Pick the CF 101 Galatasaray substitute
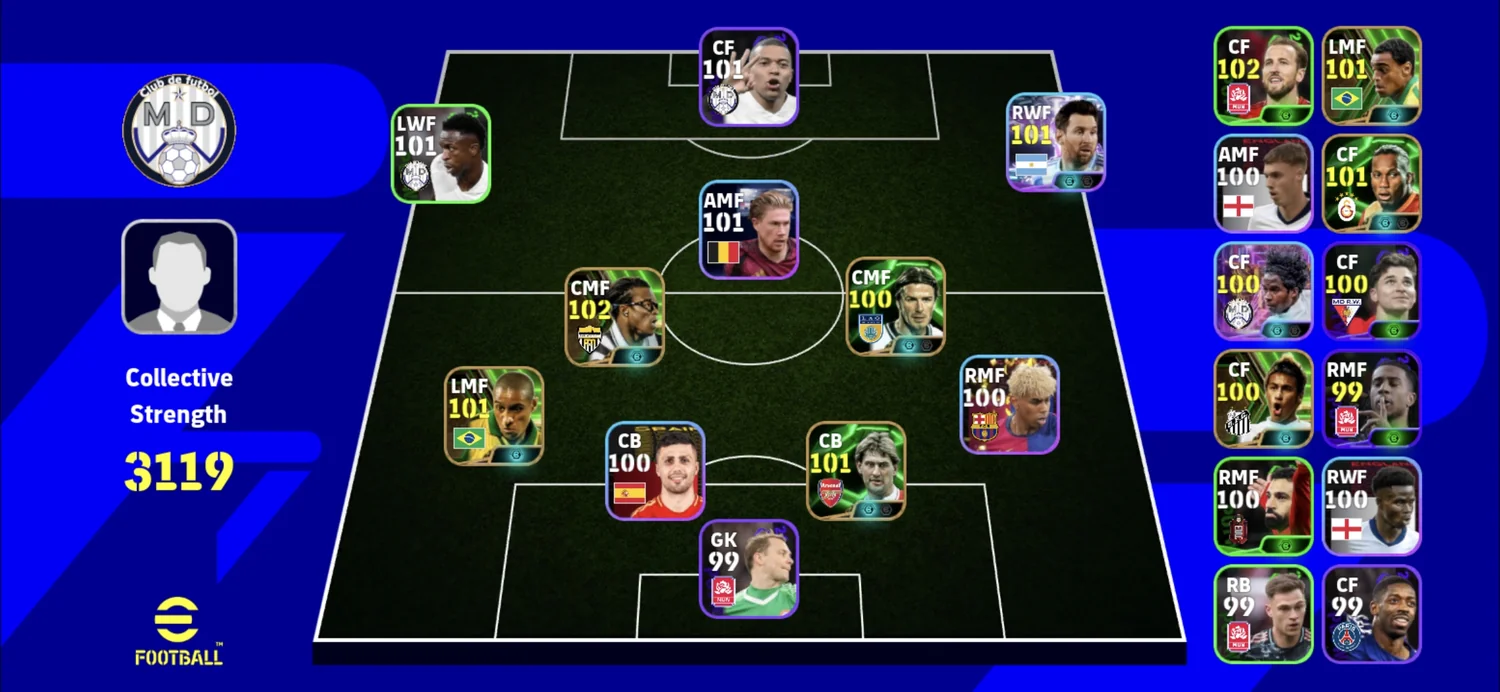This screenshot has height=692, width=1500. pyautogui.click(x=1371, y=184)
